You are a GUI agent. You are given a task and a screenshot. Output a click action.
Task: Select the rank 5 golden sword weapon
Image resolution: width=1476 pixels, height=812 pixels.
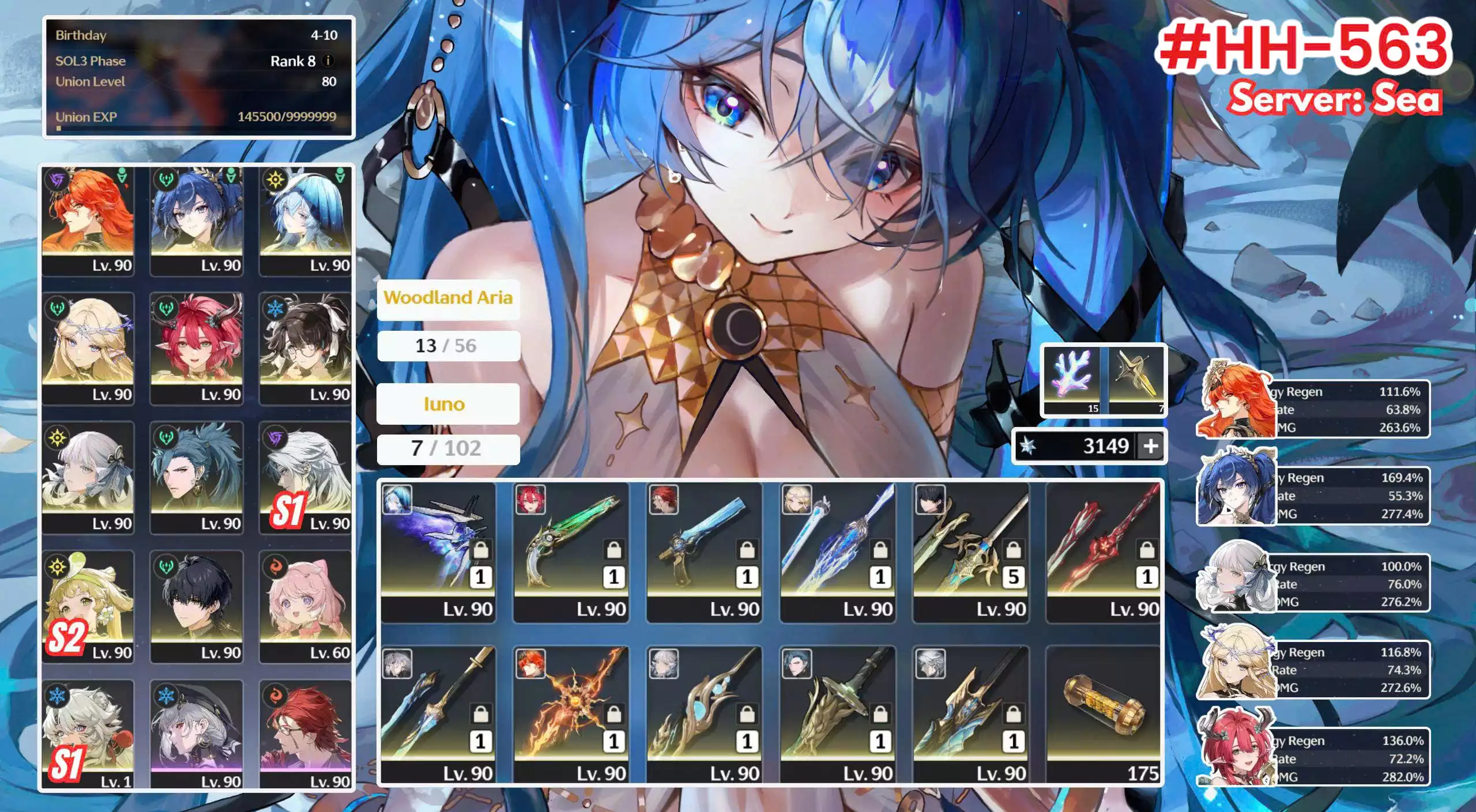click(x=971, y=552)
